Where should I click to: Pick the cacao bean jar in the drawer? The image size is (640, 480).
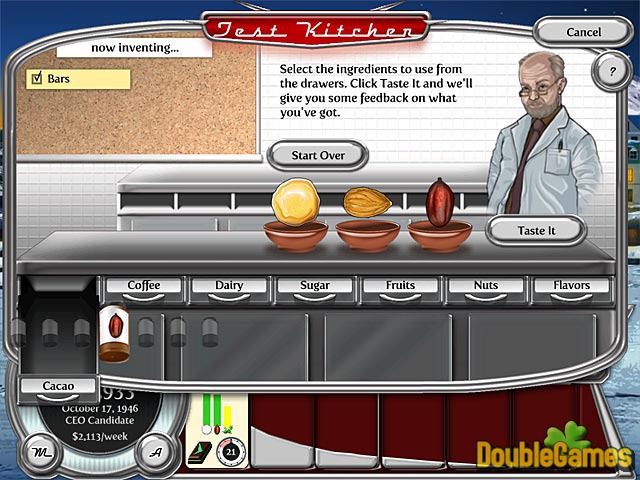113,333
